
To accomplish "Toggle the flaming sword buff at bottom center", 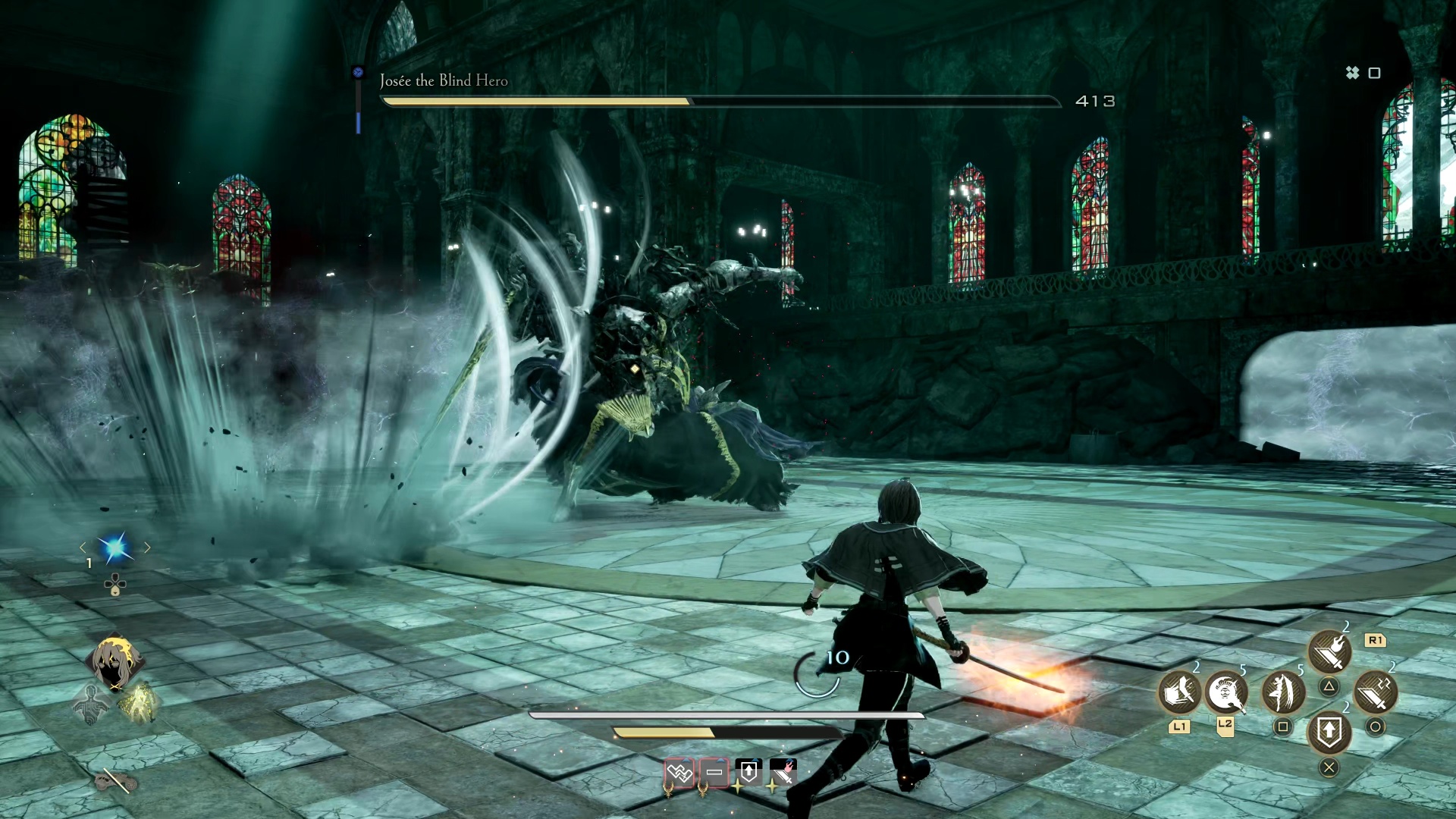I will [783, 771].
